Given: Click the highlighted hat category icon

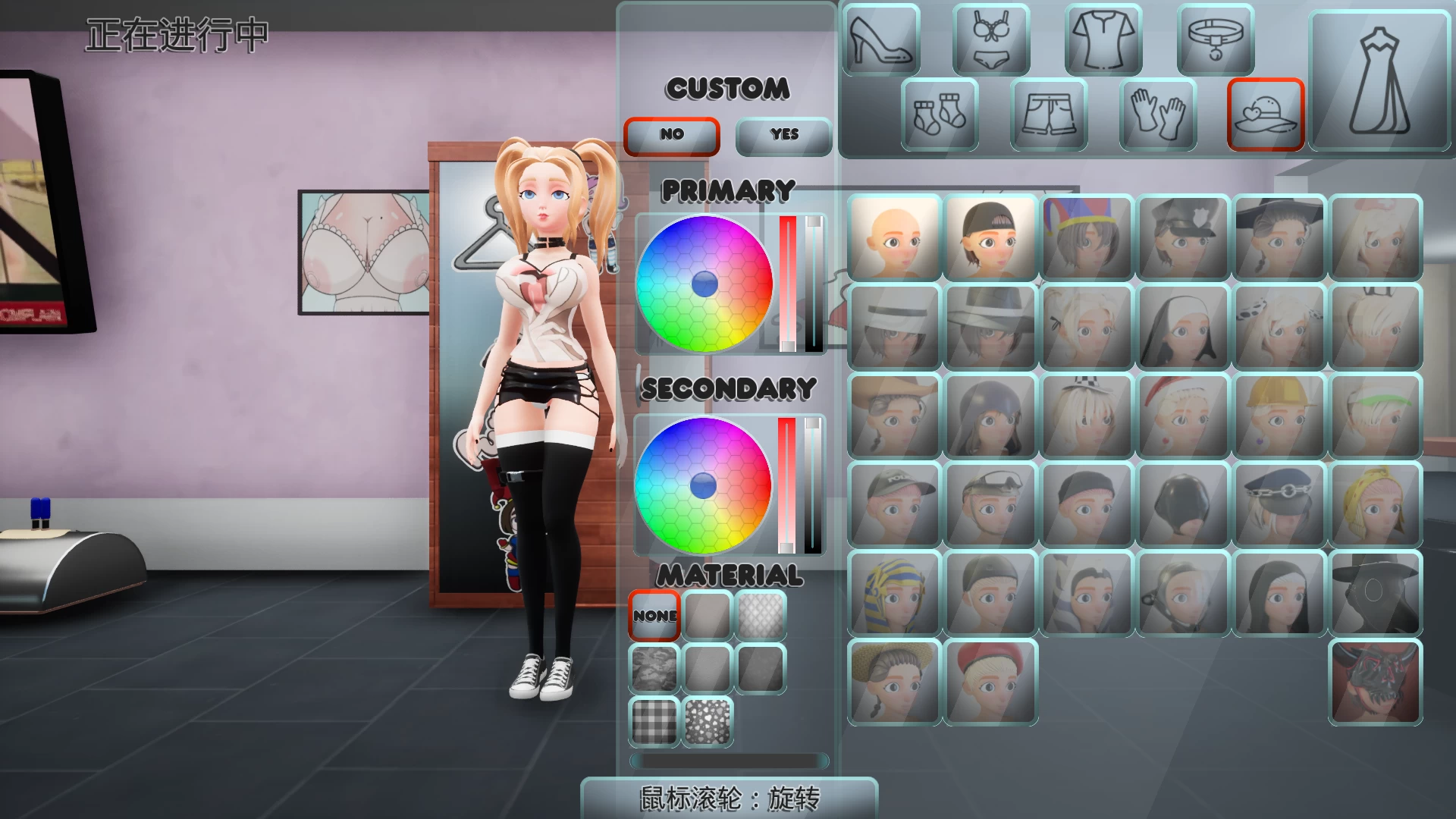Looking at the screenshot, I should (1265, 114).
